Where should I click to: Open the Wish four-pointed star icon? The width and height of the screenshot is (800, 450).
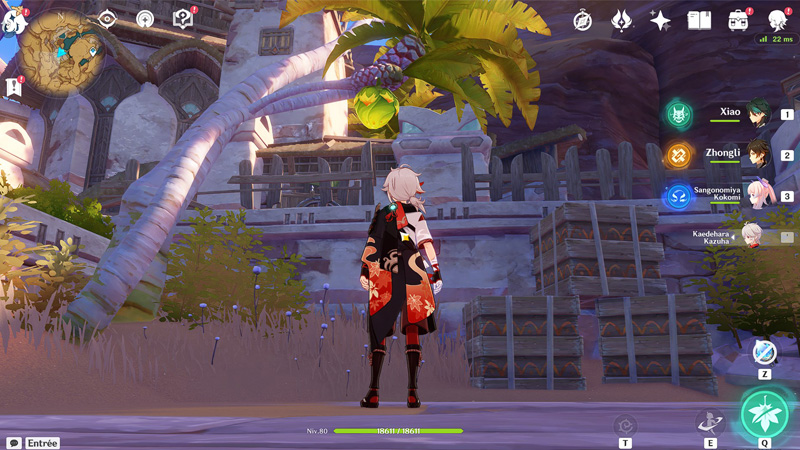click(x=660, y=20)
